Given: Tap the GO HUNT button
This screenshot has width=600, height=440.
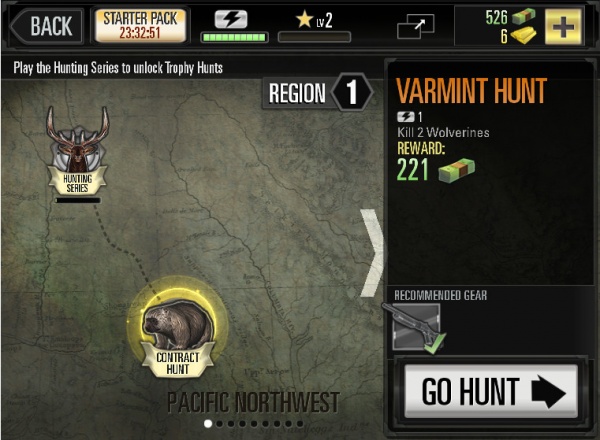Looking at the screenshot, I should (x=491, y=391).
